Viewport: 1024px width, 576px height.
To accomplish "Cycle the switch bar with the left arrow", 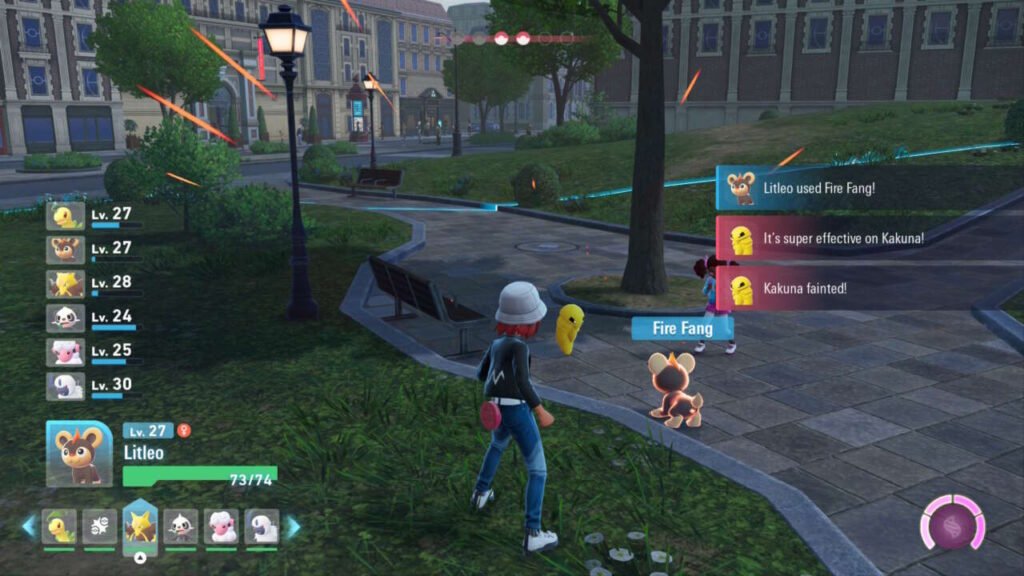I will coord(28,526).
